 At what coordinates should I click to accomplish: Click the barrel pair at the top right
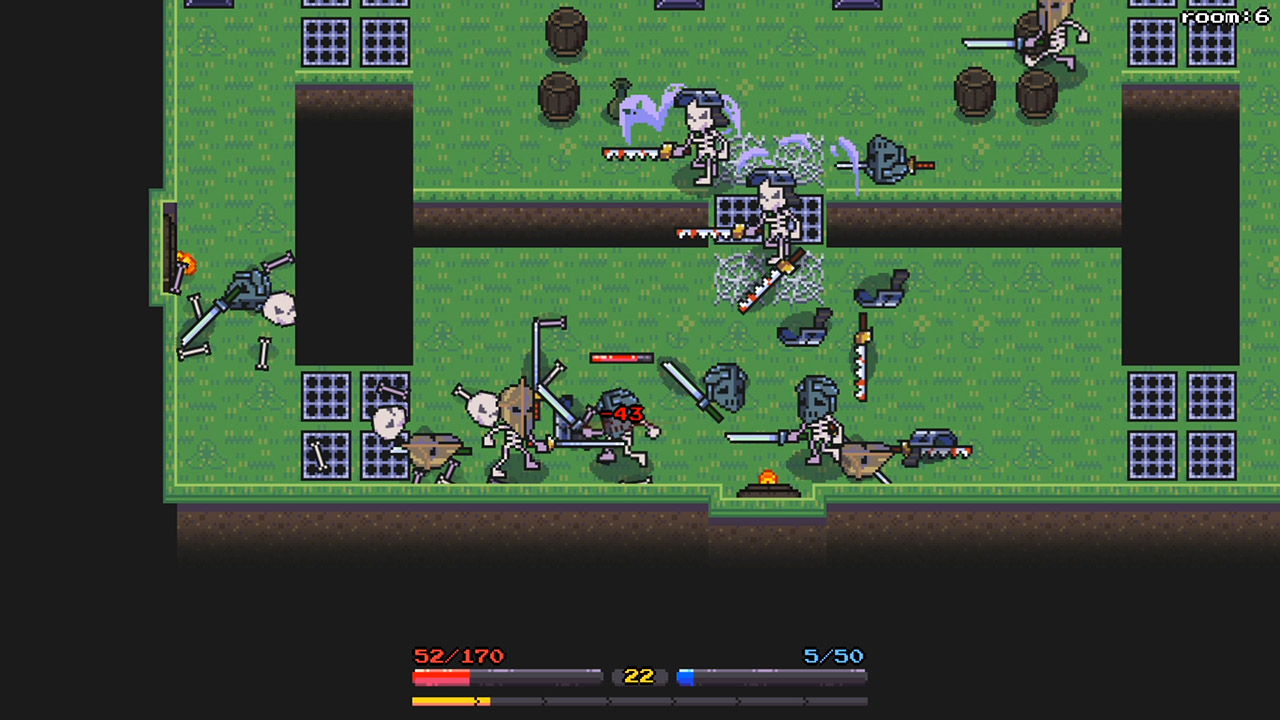(1005, 90)
